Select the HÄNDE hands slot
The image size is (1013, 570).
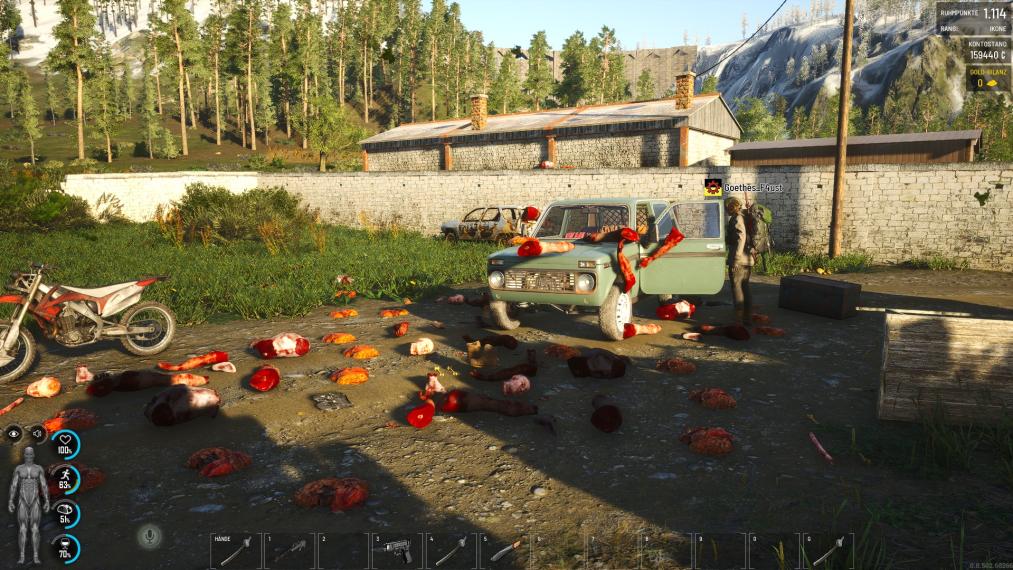tap(235, 551)
